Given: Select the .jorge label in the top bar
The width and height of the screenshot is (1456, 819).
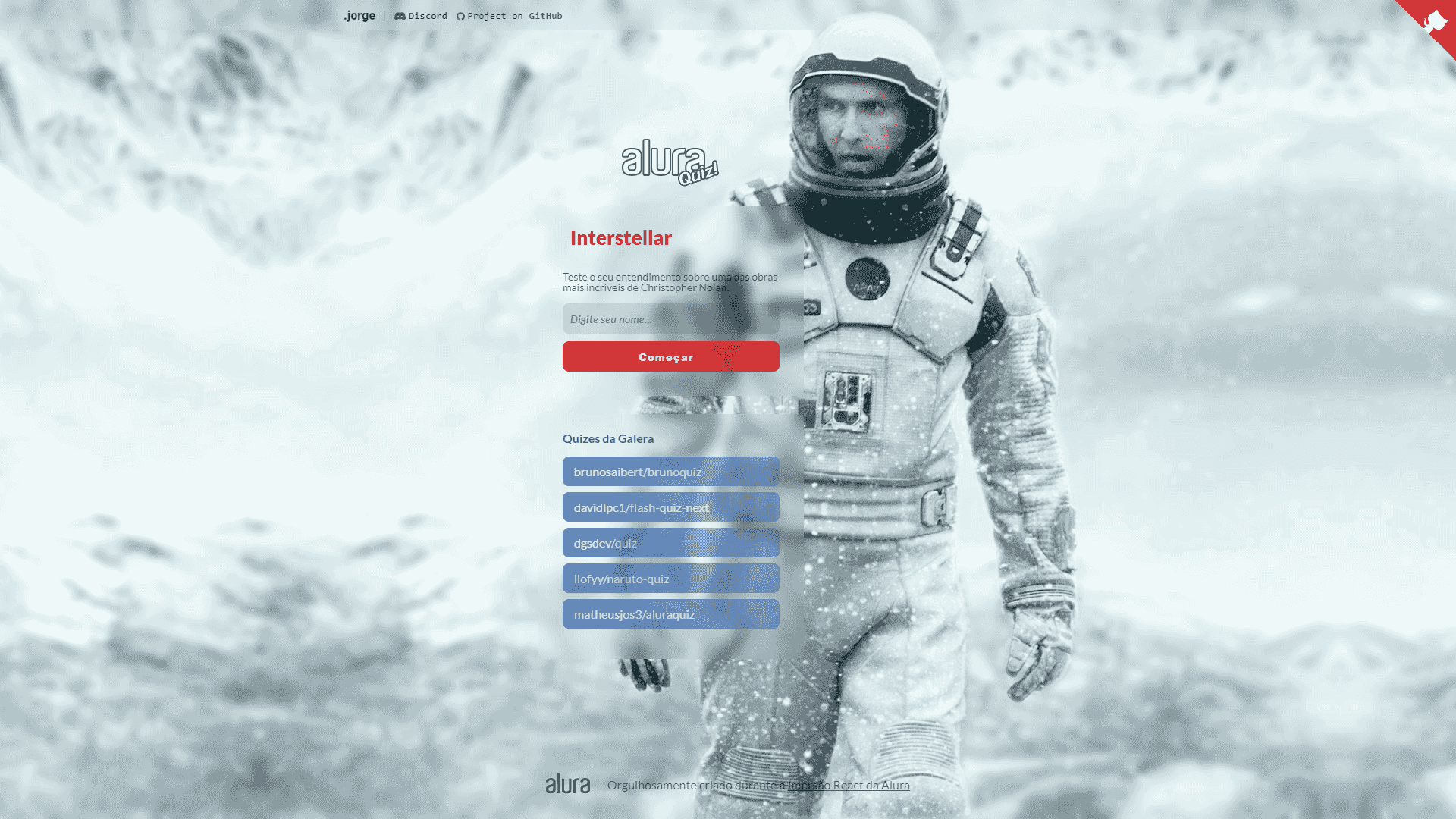Looking at the screenshot, I should pos(359,15).
